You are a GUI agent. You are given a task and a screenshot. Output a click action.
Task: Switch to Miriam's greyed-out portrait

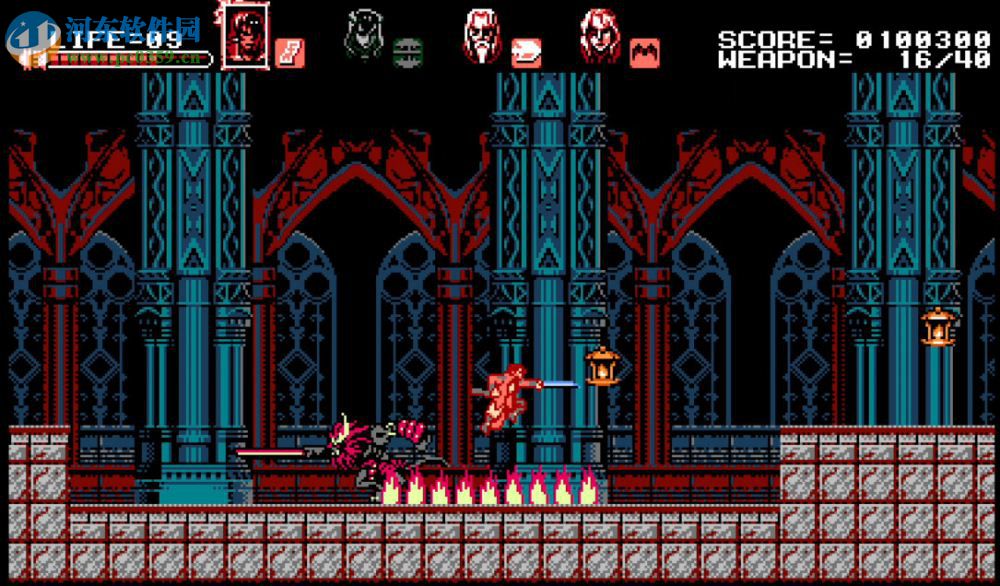pyautogui.click(x=364, y=36)
